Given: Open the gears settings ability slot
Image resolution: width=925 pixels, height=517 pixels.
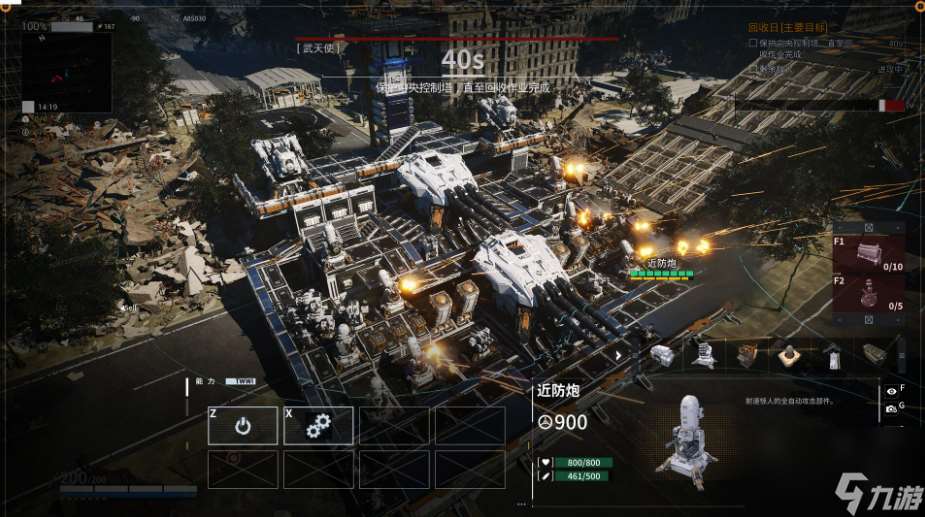Looking at the screenshot, I should 319,426.
